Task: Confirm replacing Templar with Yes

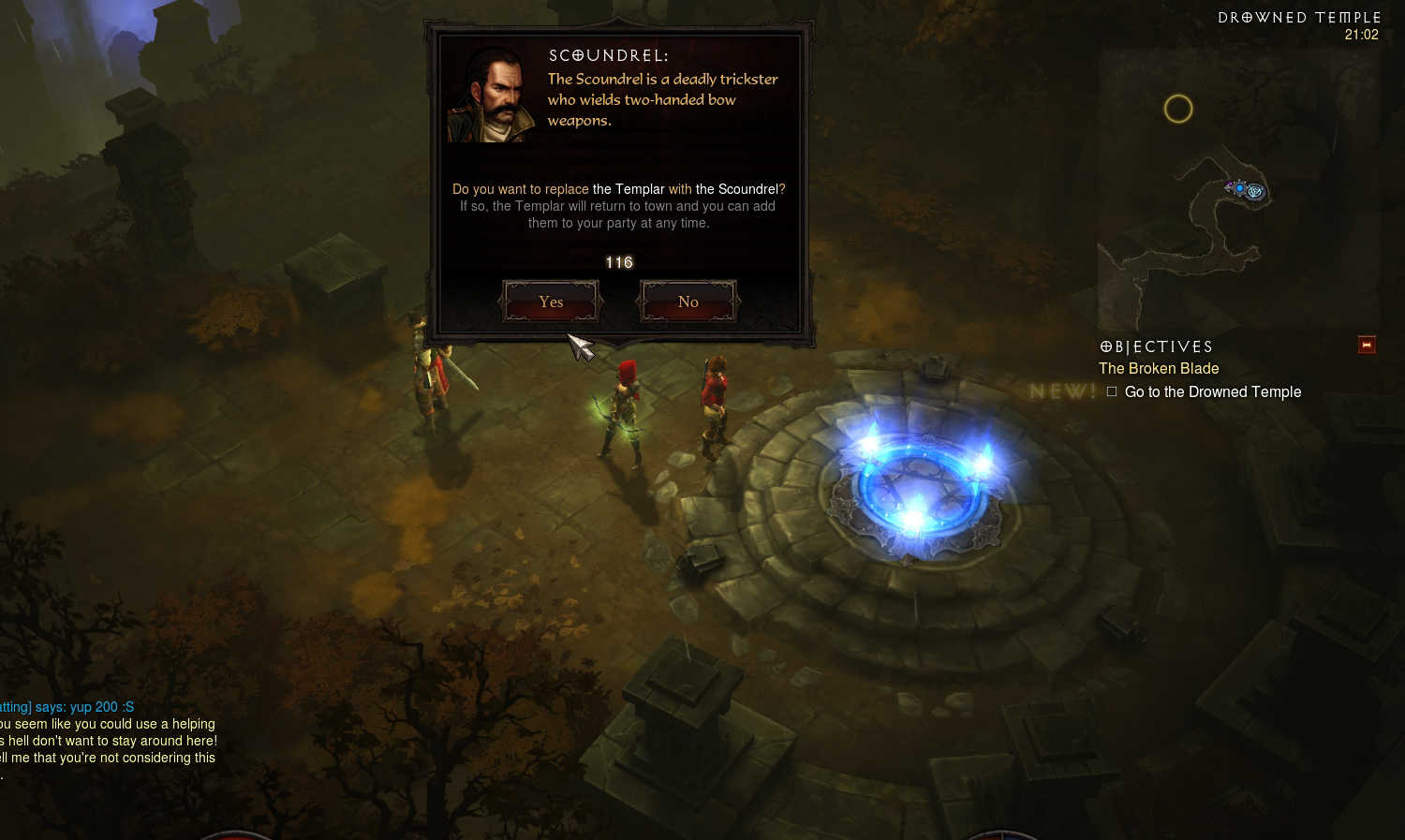Action: [551, 302]
